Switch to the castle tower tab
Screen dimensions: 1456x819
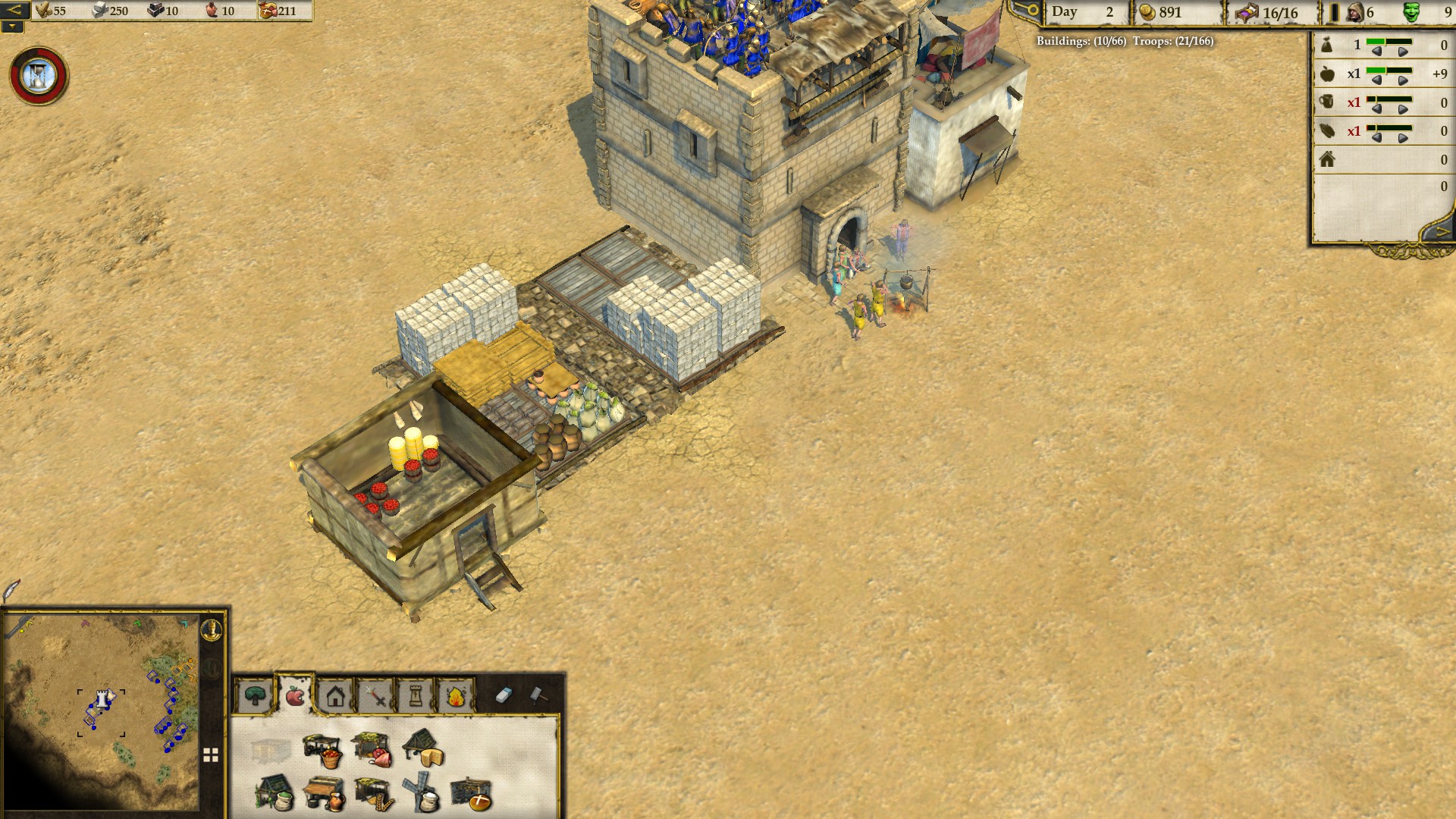click(x=416, y=695)
